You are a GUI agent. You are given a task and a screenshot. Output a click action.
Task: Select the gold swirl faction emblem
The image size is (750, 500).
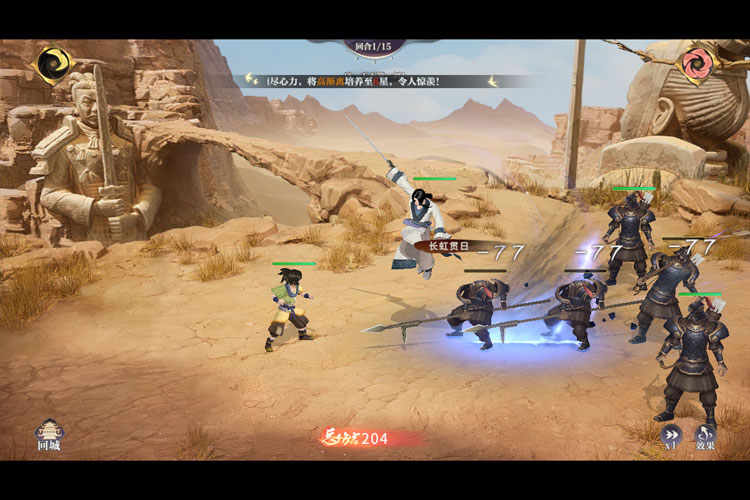click(x=51, y=64)
